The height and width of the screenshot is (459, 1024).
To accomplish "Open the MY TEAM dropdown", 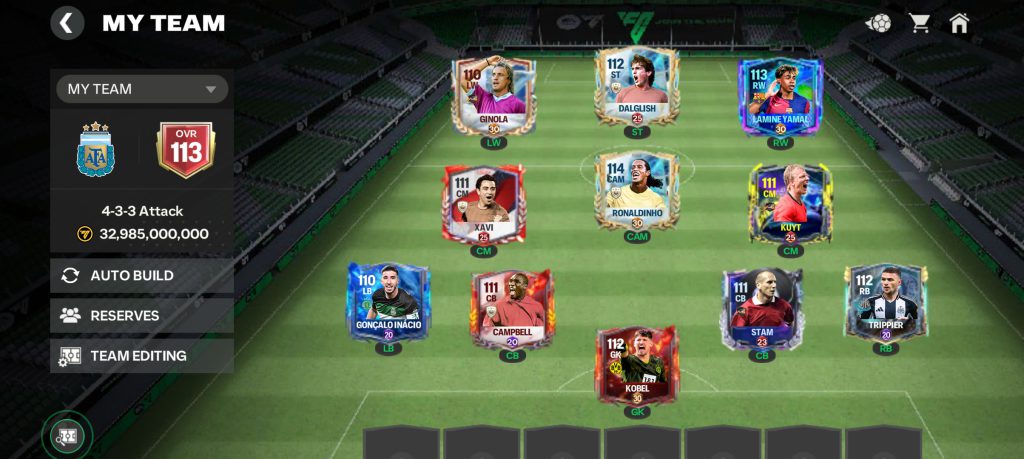I will point(142,89).
